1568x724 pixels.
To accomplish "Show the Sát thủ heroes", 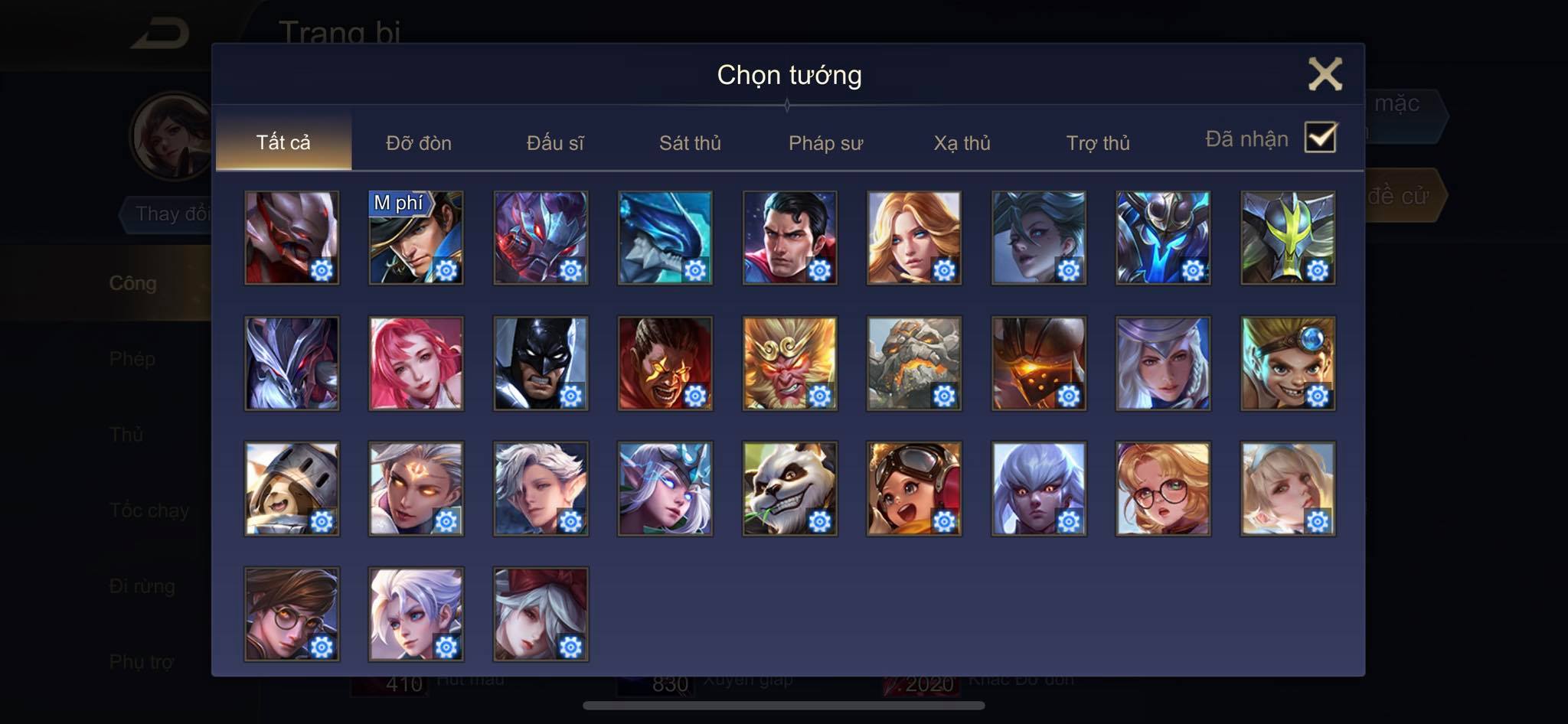I will pyautogui.click(x=690, y=143).
